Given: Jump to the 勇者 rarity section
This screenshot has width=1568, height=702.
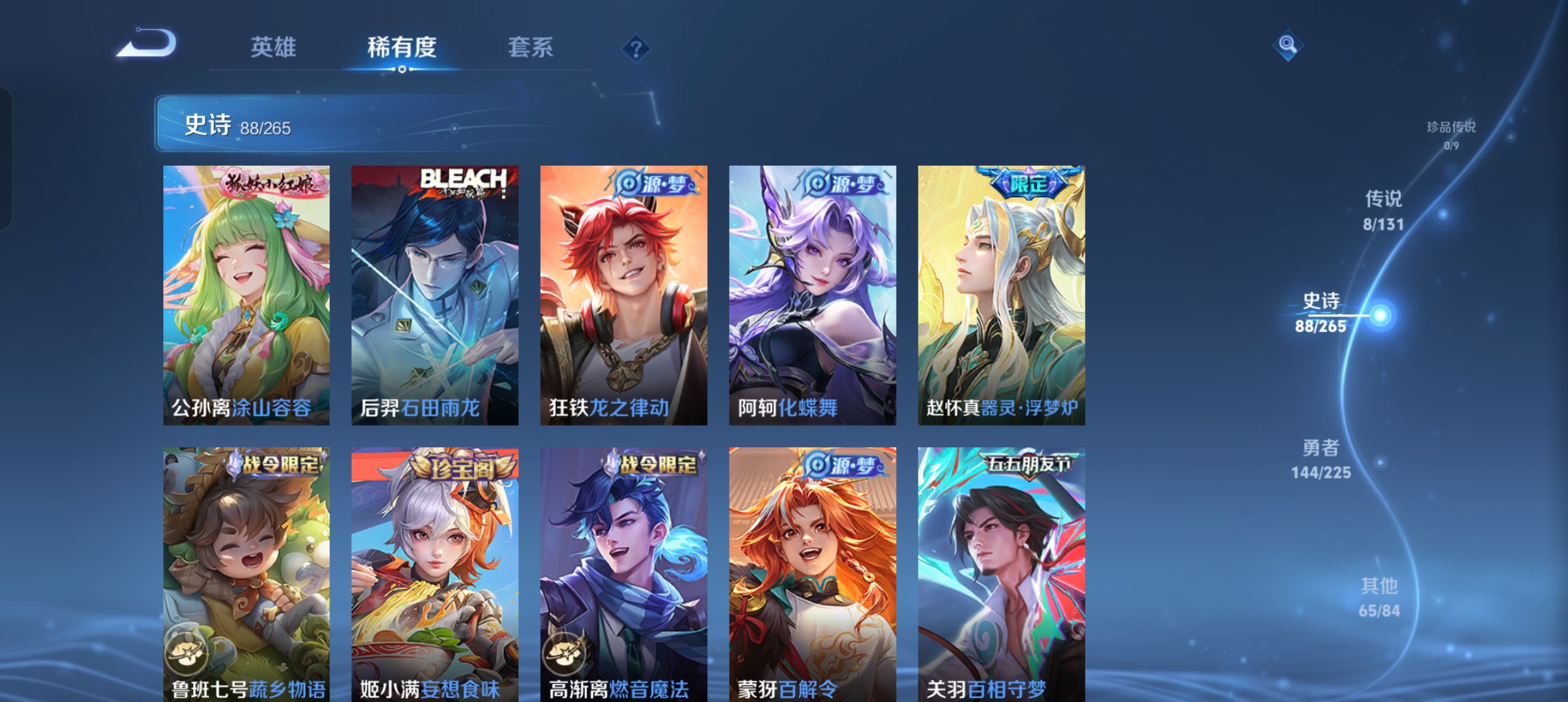Looking at the screenshot, I should tap(1321, 459).
